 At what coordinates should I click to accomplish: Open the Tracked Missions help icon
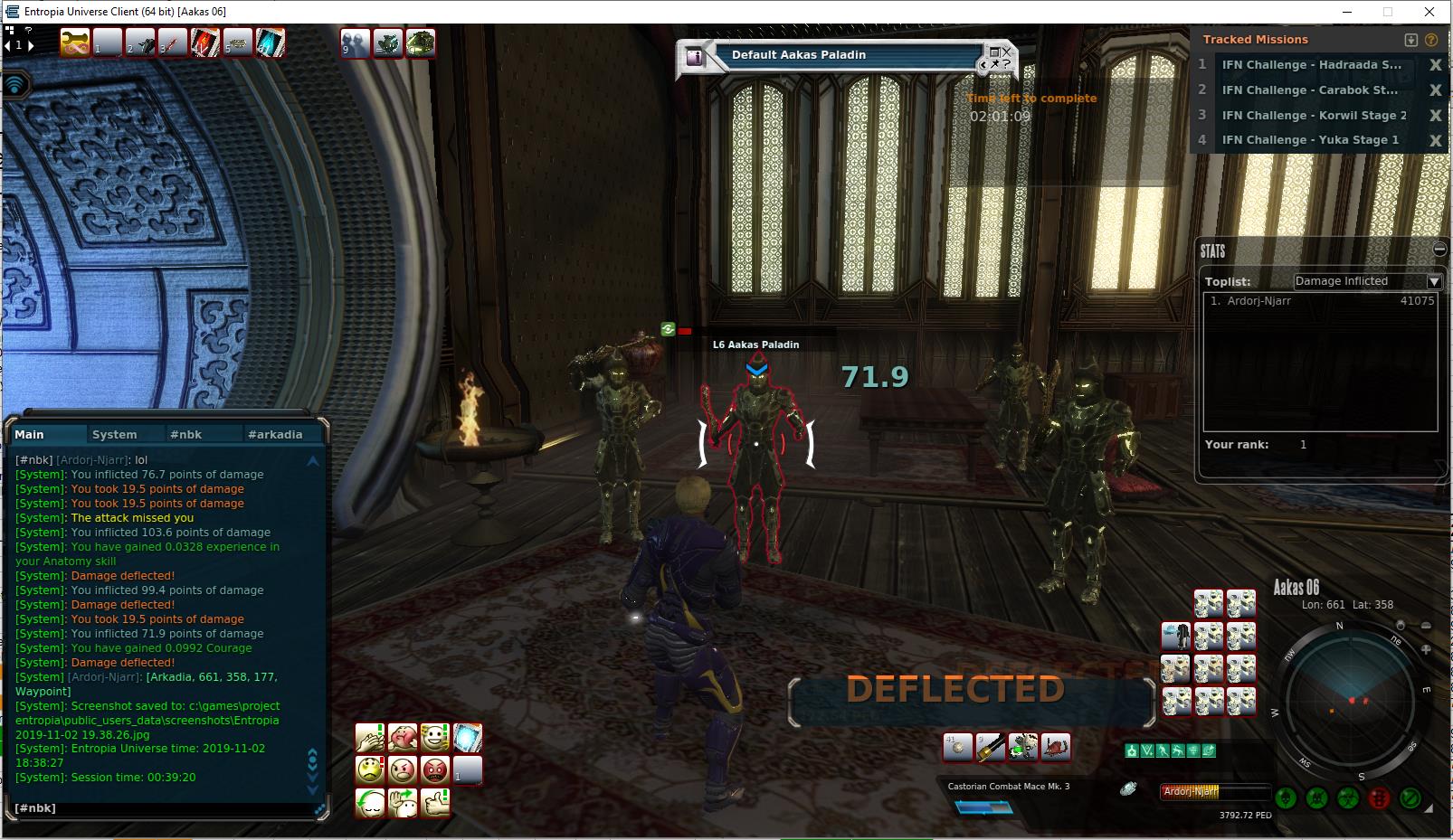(1430, 40)
